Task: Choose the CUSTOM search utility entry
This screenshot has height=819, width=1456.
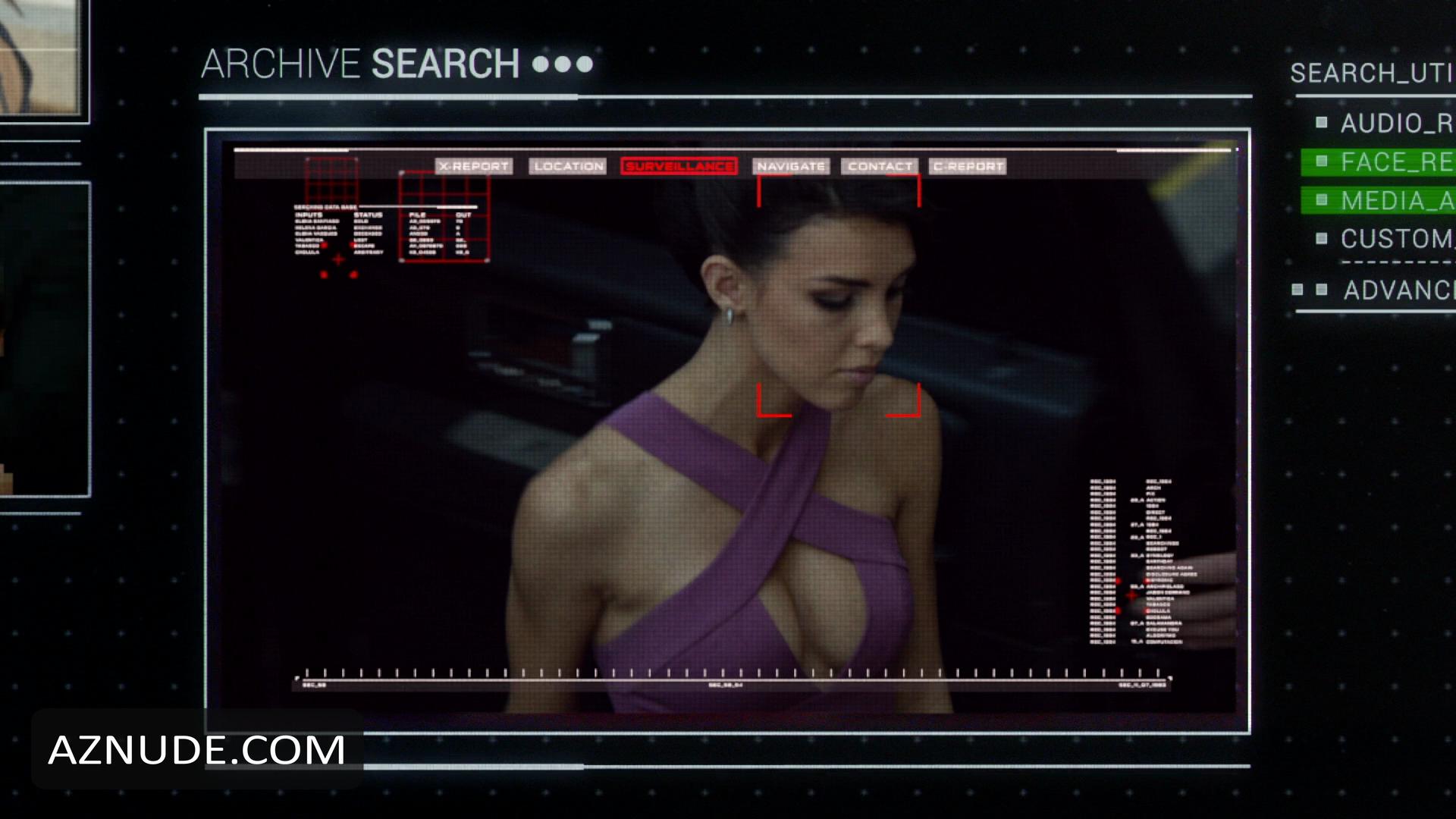Action: coord(1394,239)
